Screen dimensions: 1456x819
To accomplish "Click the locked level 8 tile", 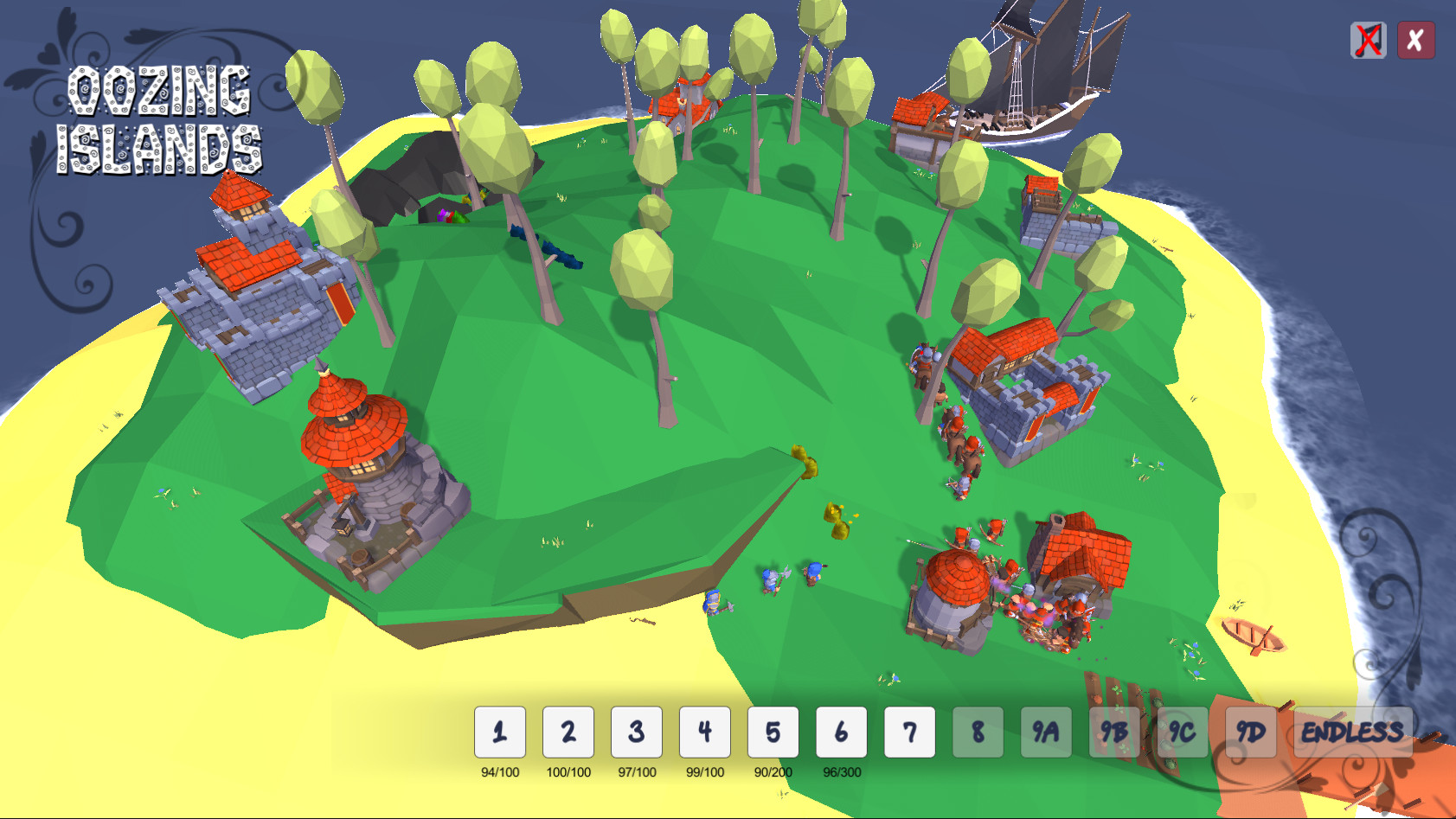I will point(978,731).
